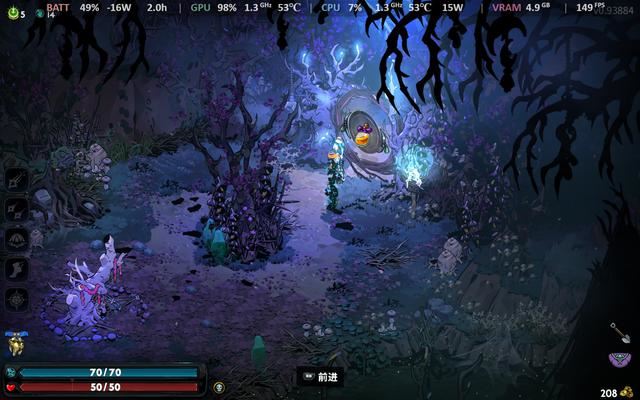
Task: Select the special boon slot with sparkle
Action: tap(18, 209)
